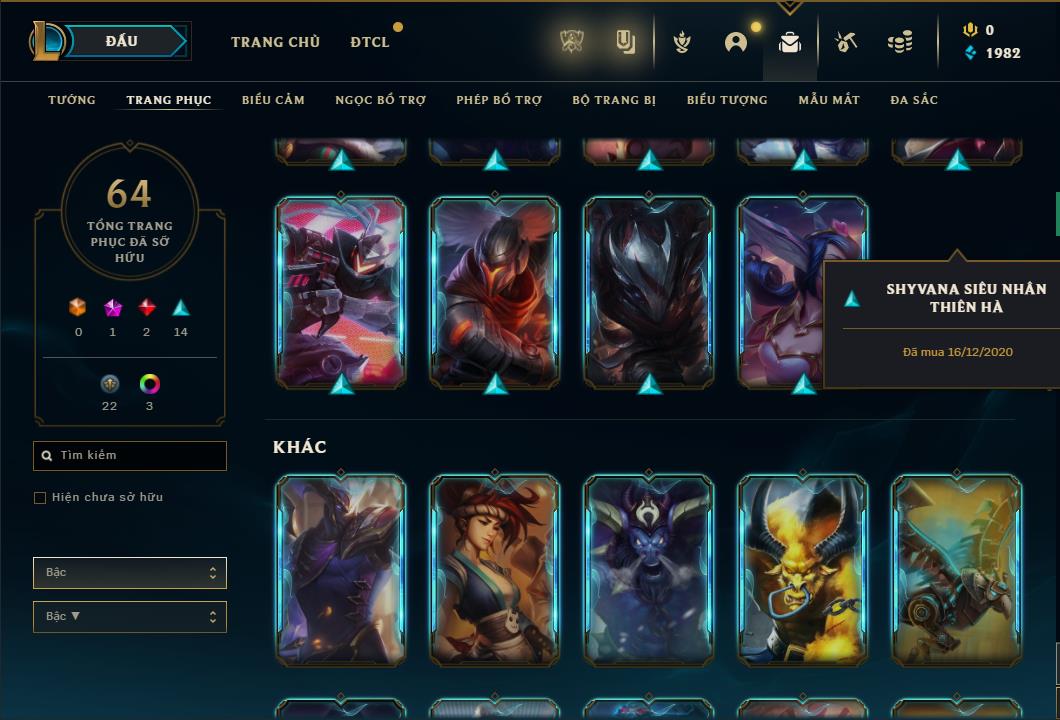Select the ĐA SẮC tab
The width and height of the screenshot is (1060, 720).
[914, 100]
